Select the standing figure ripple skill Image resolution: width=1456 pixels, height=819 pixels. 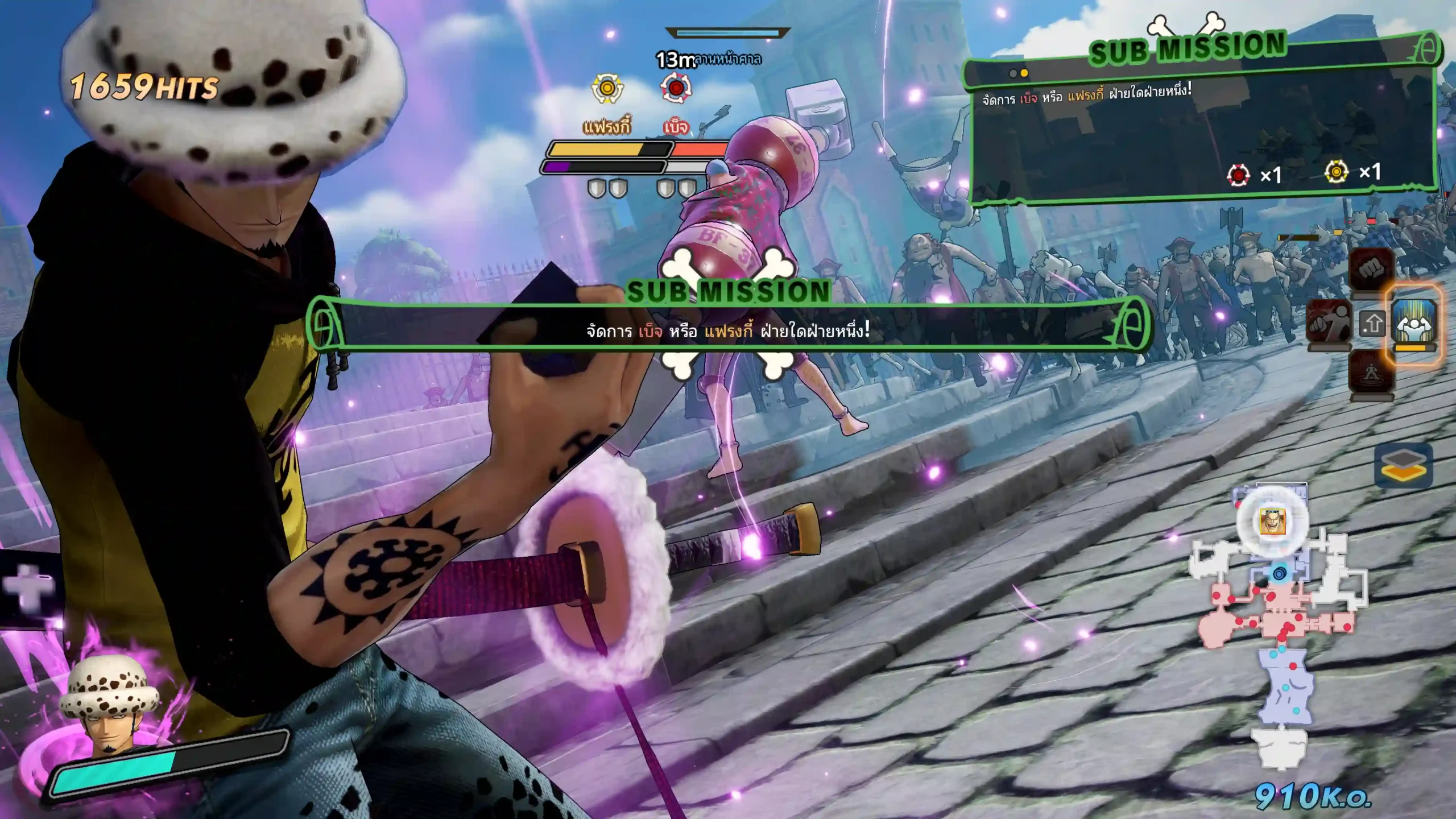(1371, 371)
